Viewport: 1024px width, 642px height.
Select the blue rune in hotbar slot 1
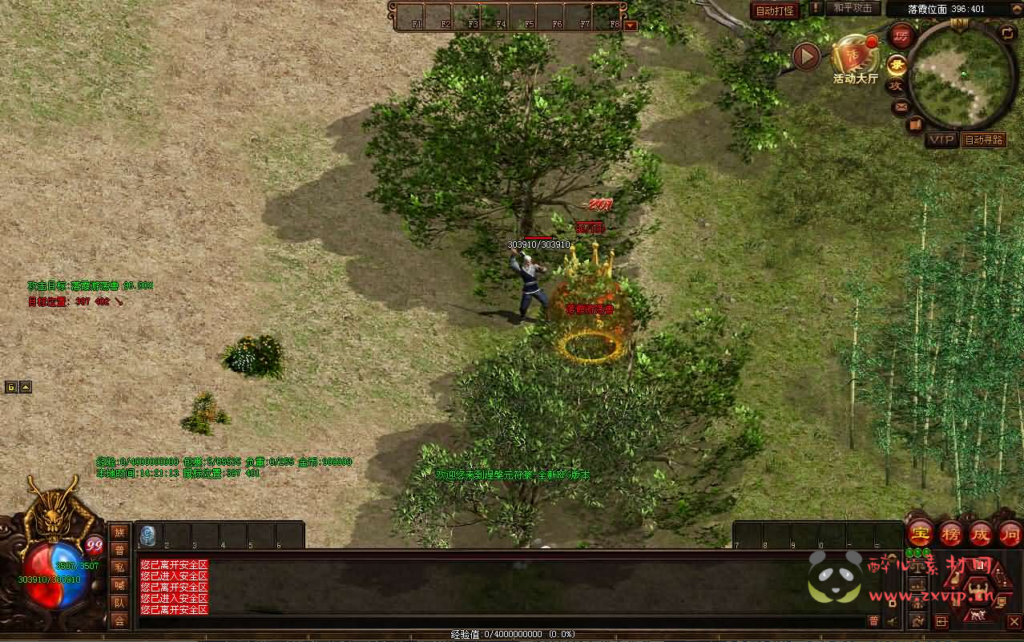[147, 535]
